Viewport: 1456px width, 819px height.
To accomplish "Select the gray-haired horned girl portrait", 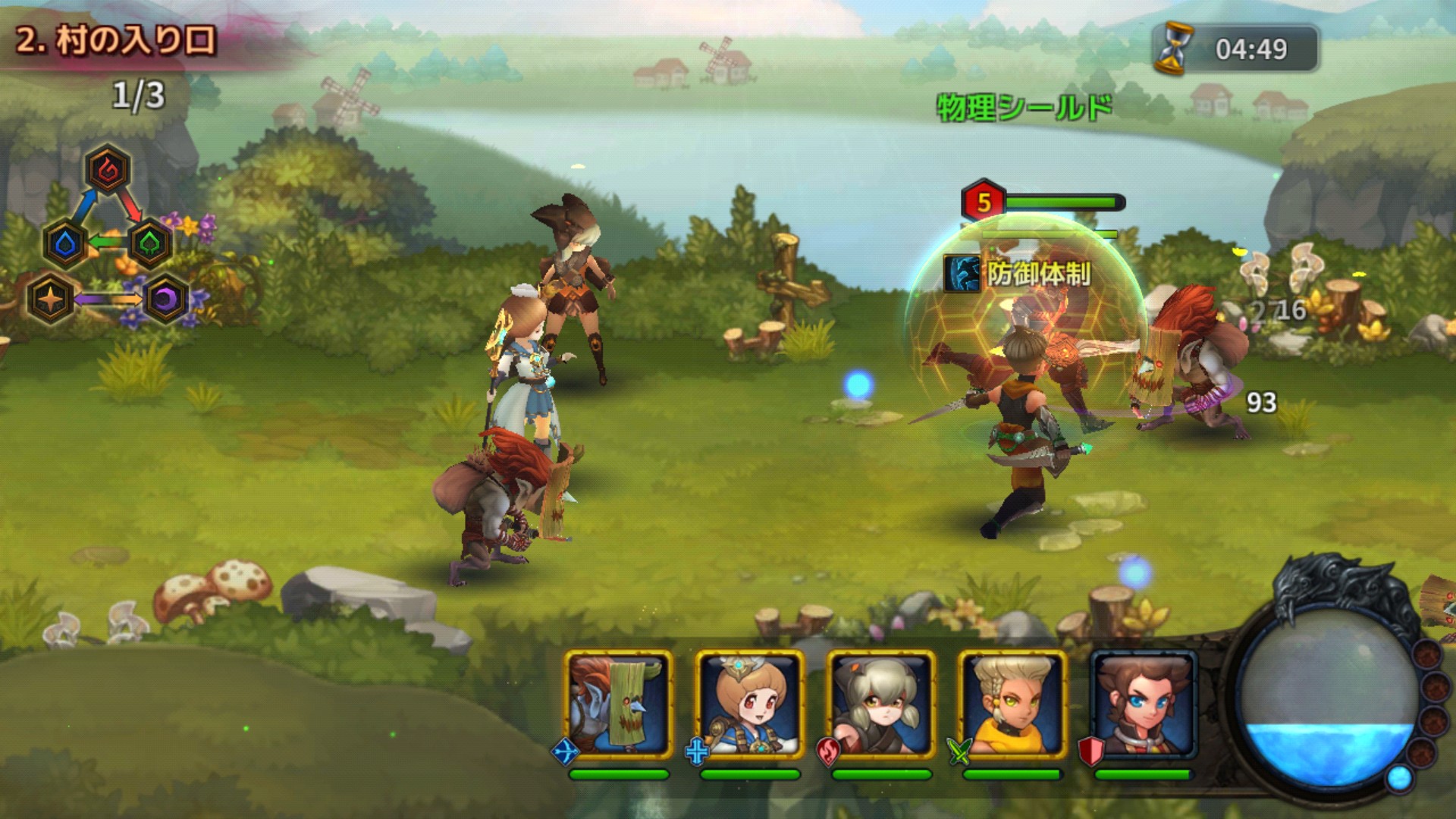I will pyautogui.click(x=880, y=705).
